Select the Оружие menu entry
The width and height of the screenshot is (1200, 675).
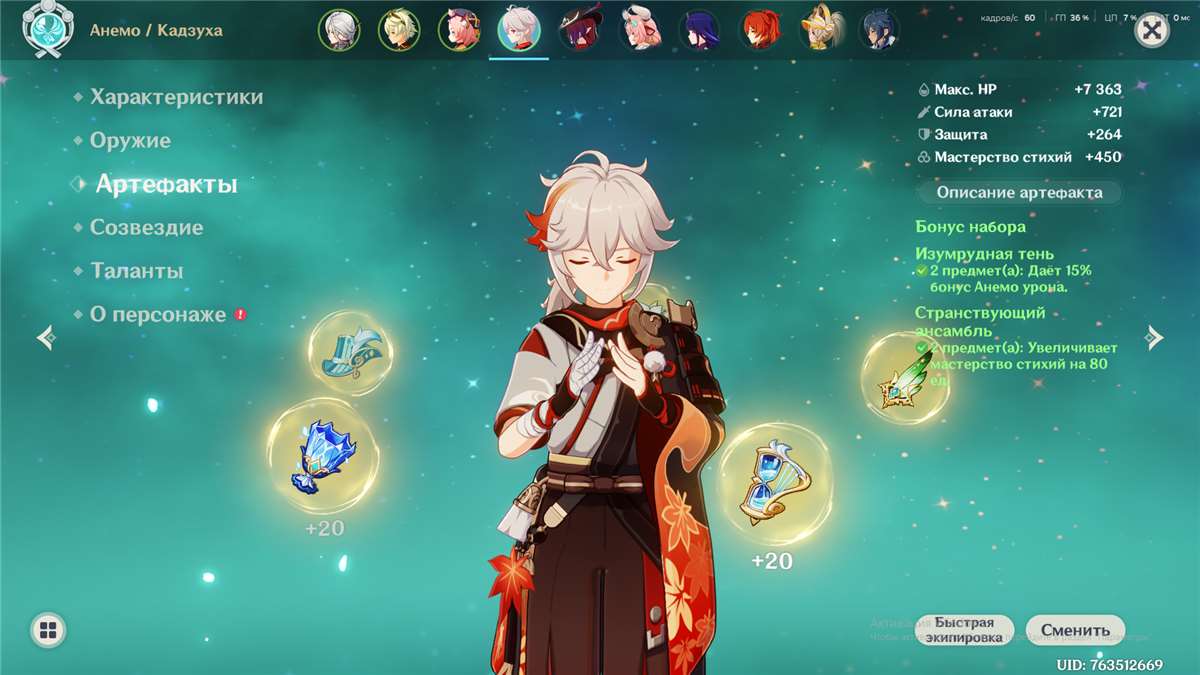(130, 141)
